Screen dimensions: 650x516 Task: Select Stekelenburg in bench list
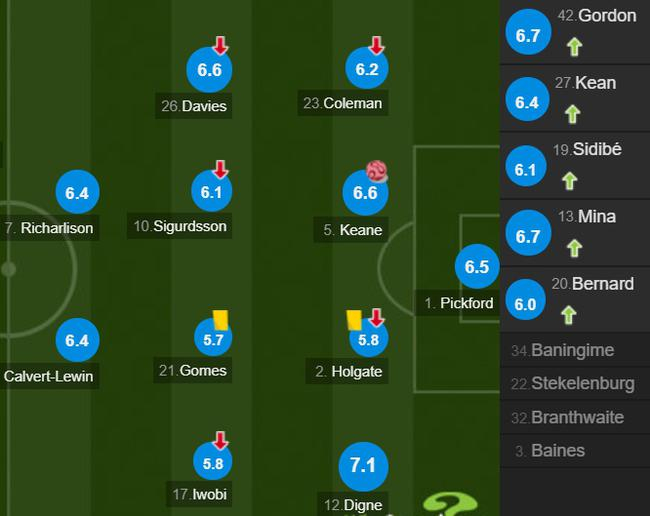575,384
